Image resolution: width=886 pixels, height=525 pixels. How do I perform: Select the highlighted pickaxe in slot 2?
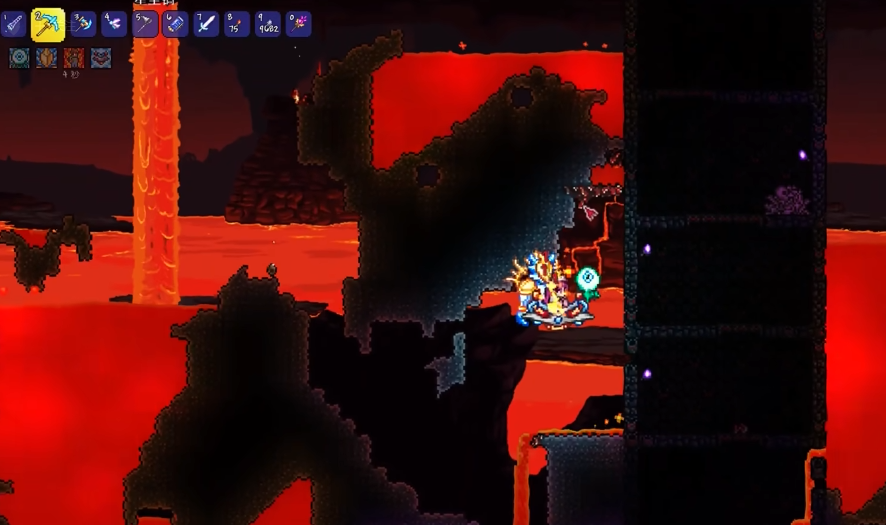point(47,23)
